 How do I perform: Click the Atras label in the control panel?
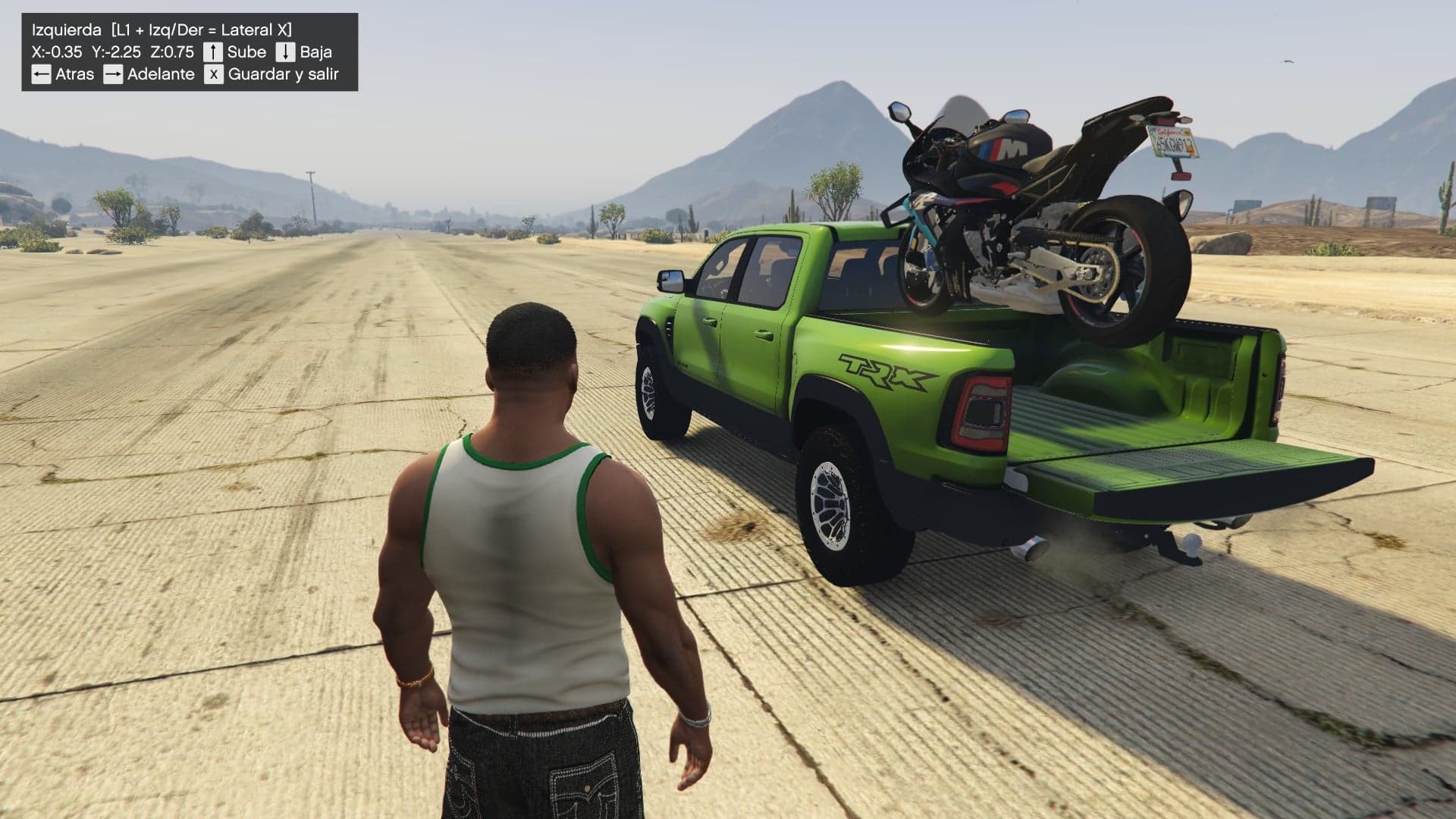[x=74, y=74]
